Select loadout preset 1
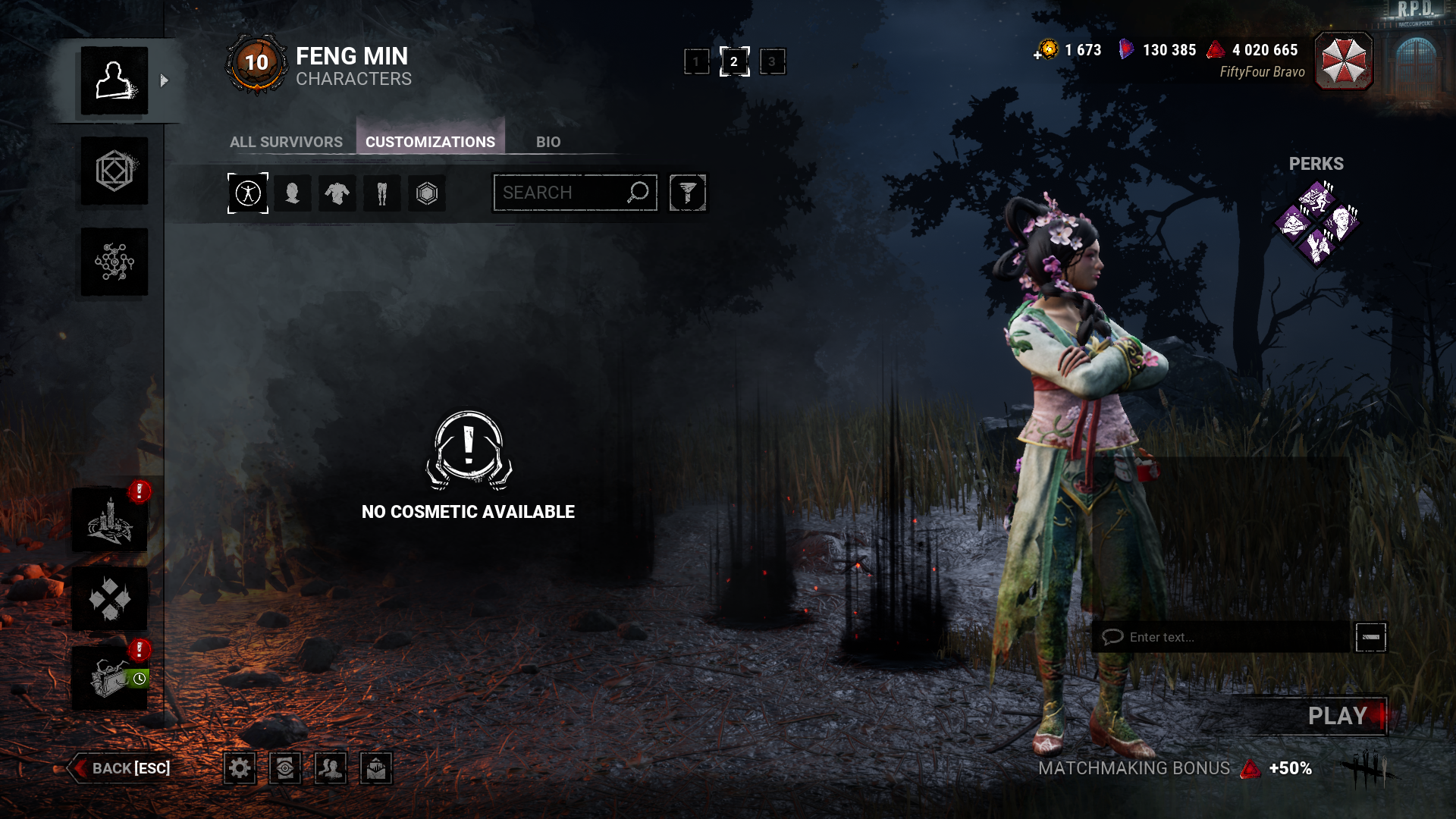1456x819 pixels. (x=696, y=61)
